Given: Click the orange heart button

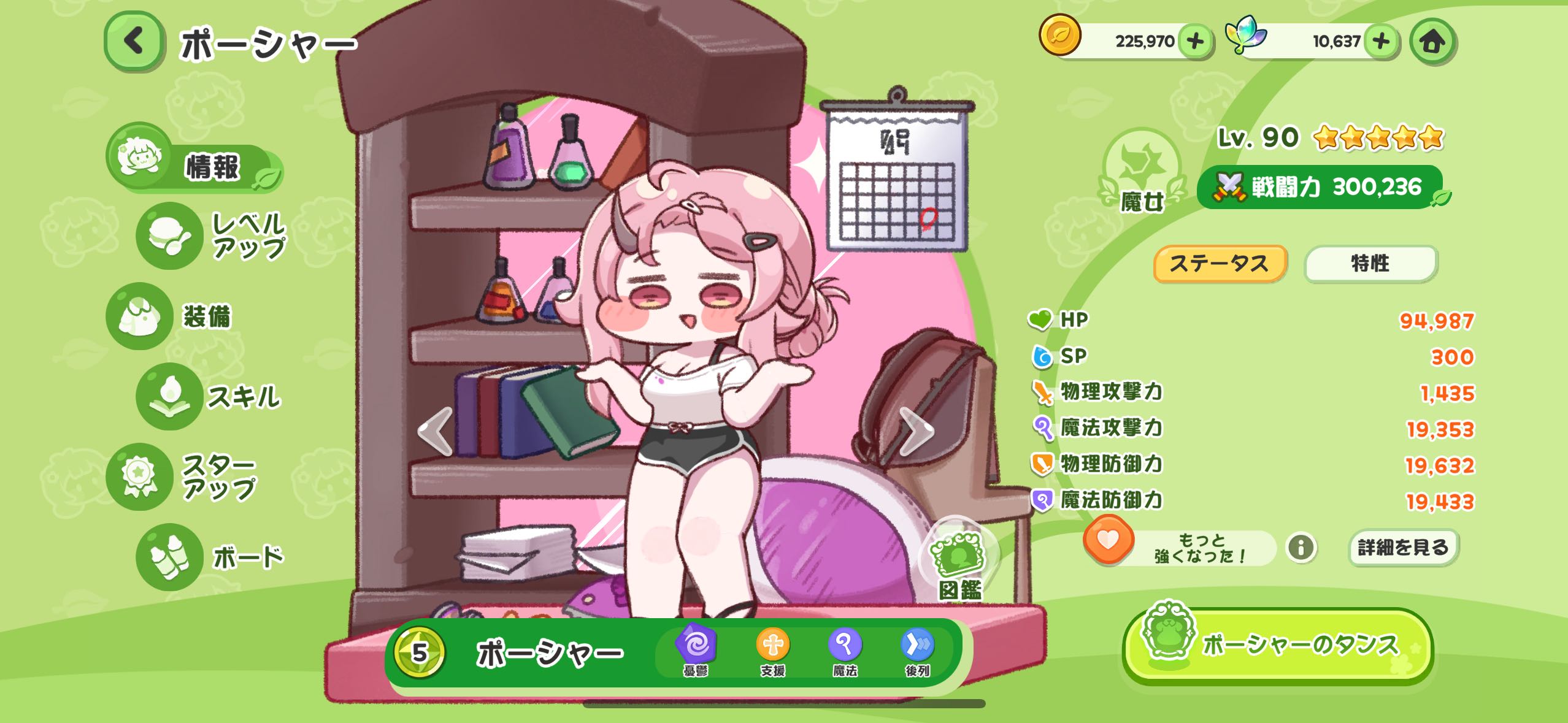Looking at the screenshot, I should (1108, 540).
